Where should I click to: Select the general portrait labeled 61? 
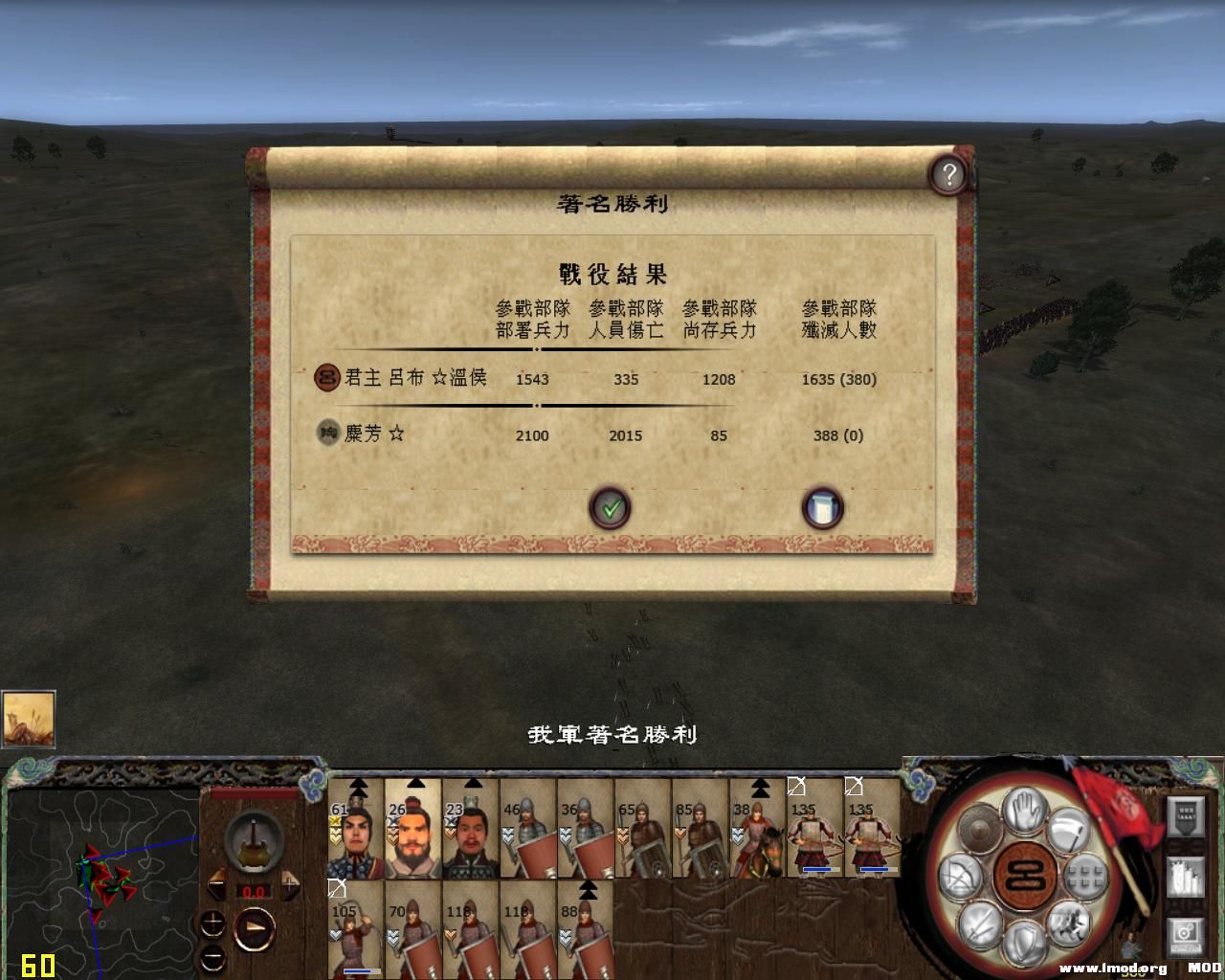(x=359, y=833)
